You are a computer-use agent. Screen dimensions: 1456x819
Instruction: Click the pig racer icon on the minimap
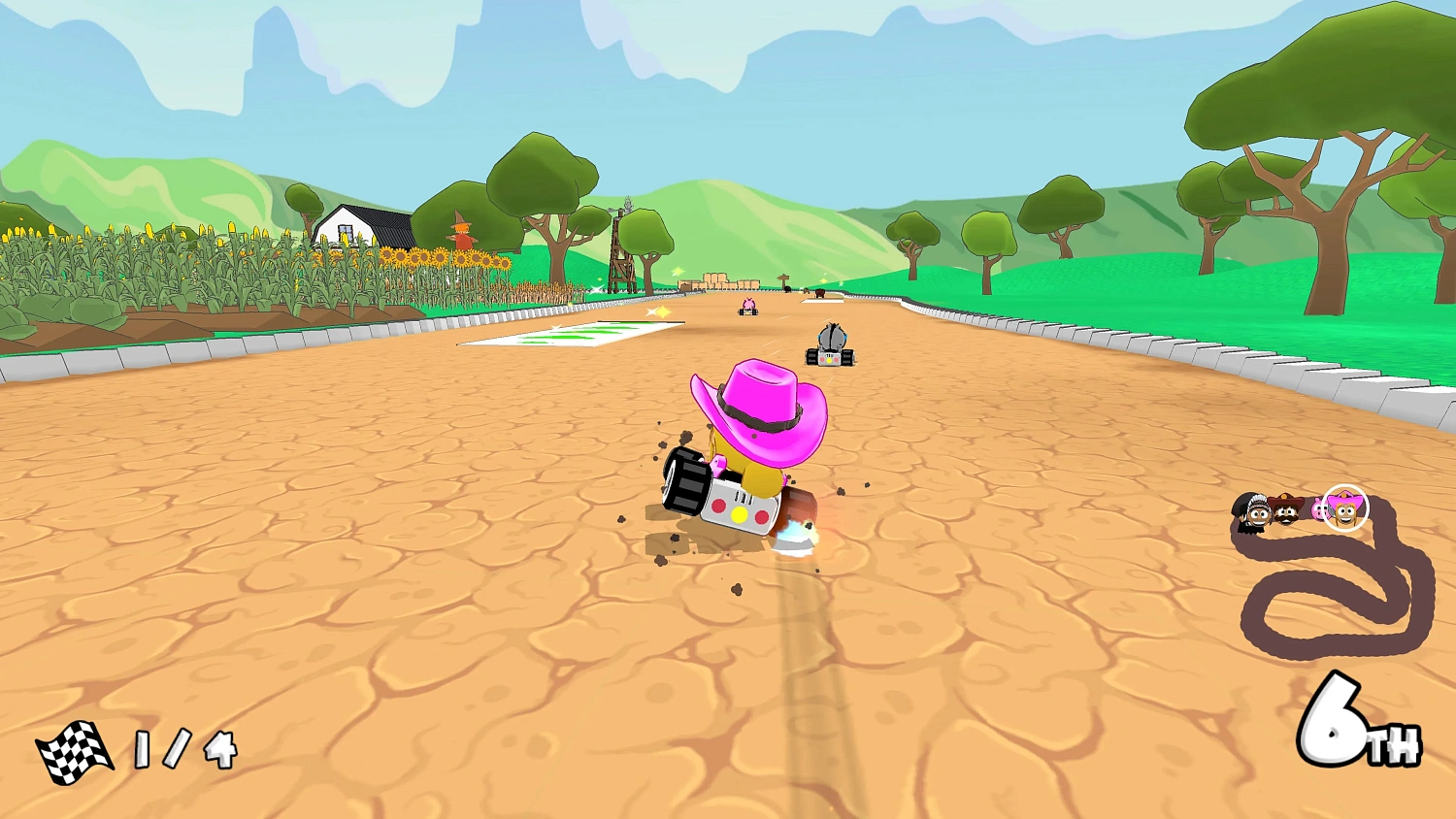pyautogui.click(x=1317, y=508)
